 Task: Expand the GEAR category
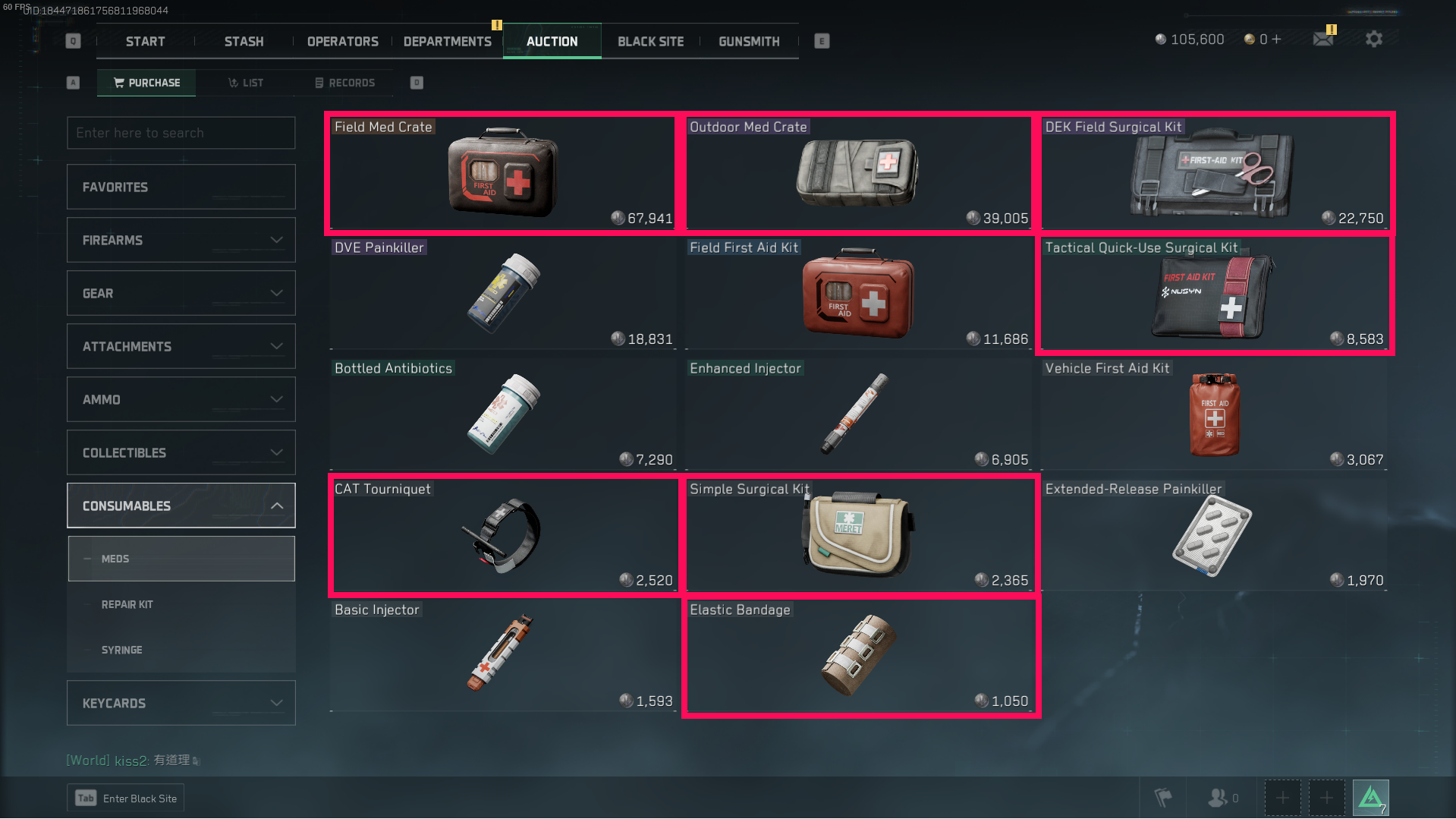(181, 293)
